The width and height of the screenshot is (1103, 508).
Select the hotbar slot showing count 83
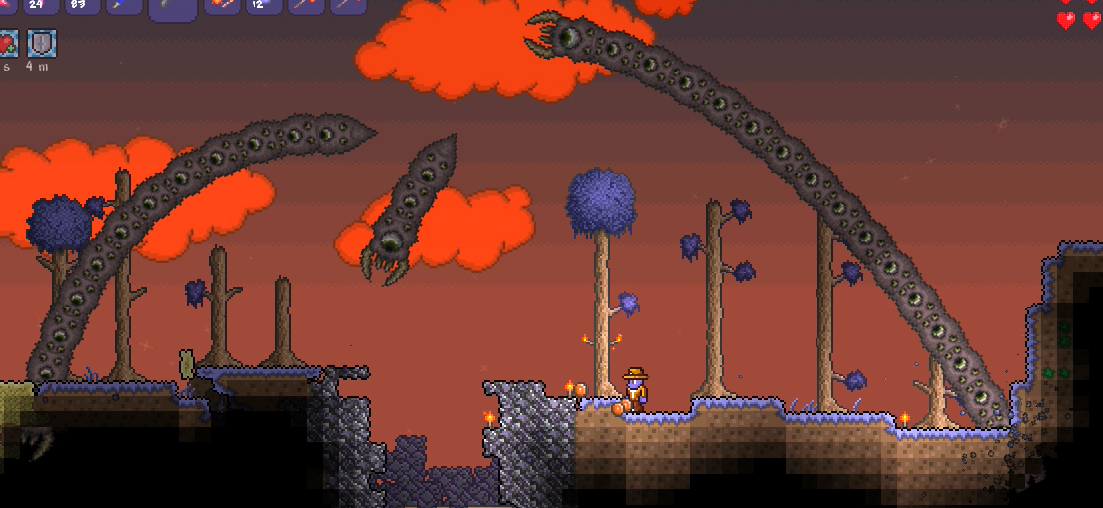coord(82,5)
